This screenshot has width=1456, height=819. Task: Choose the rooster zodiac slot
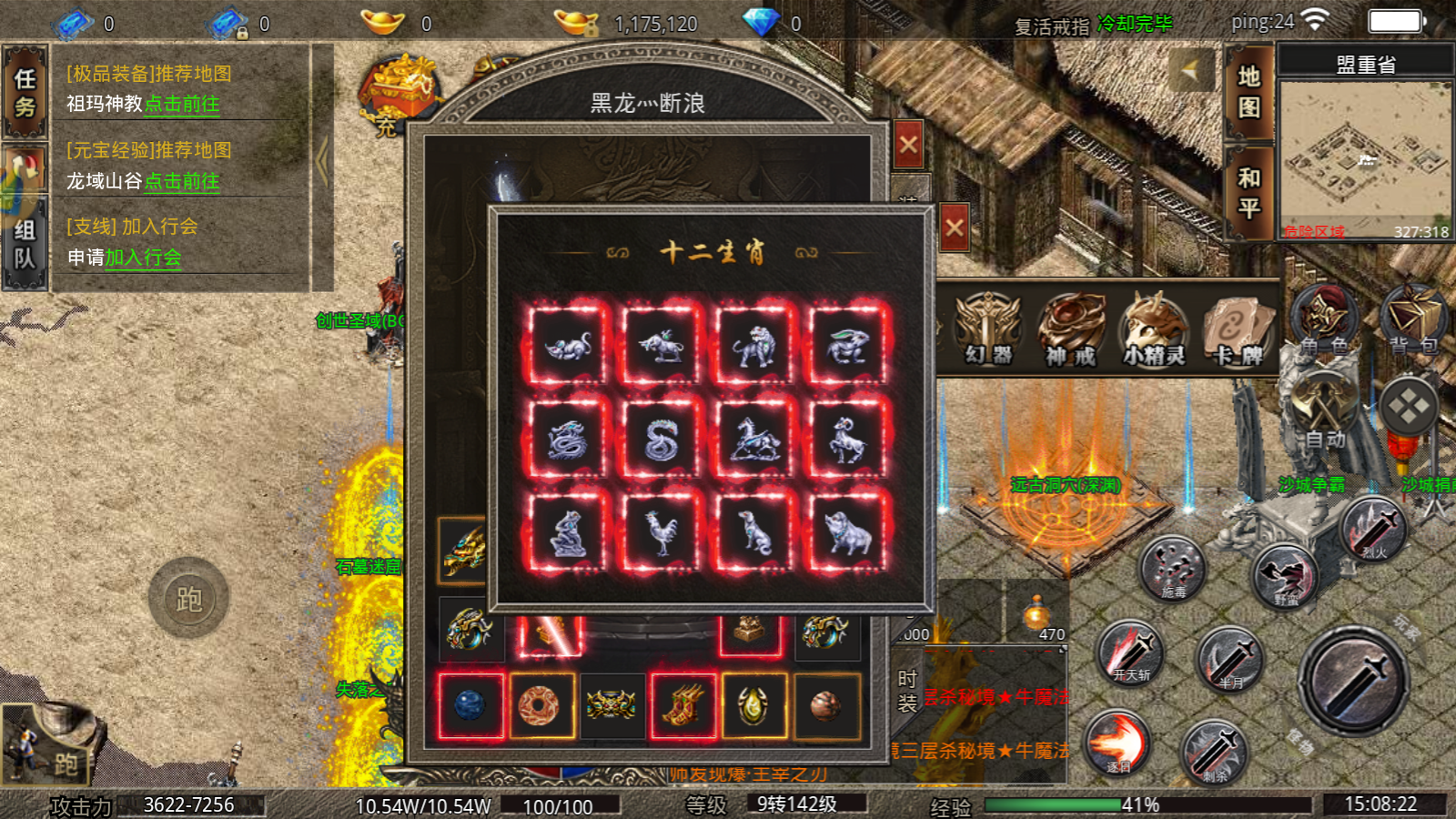[662, 532]
